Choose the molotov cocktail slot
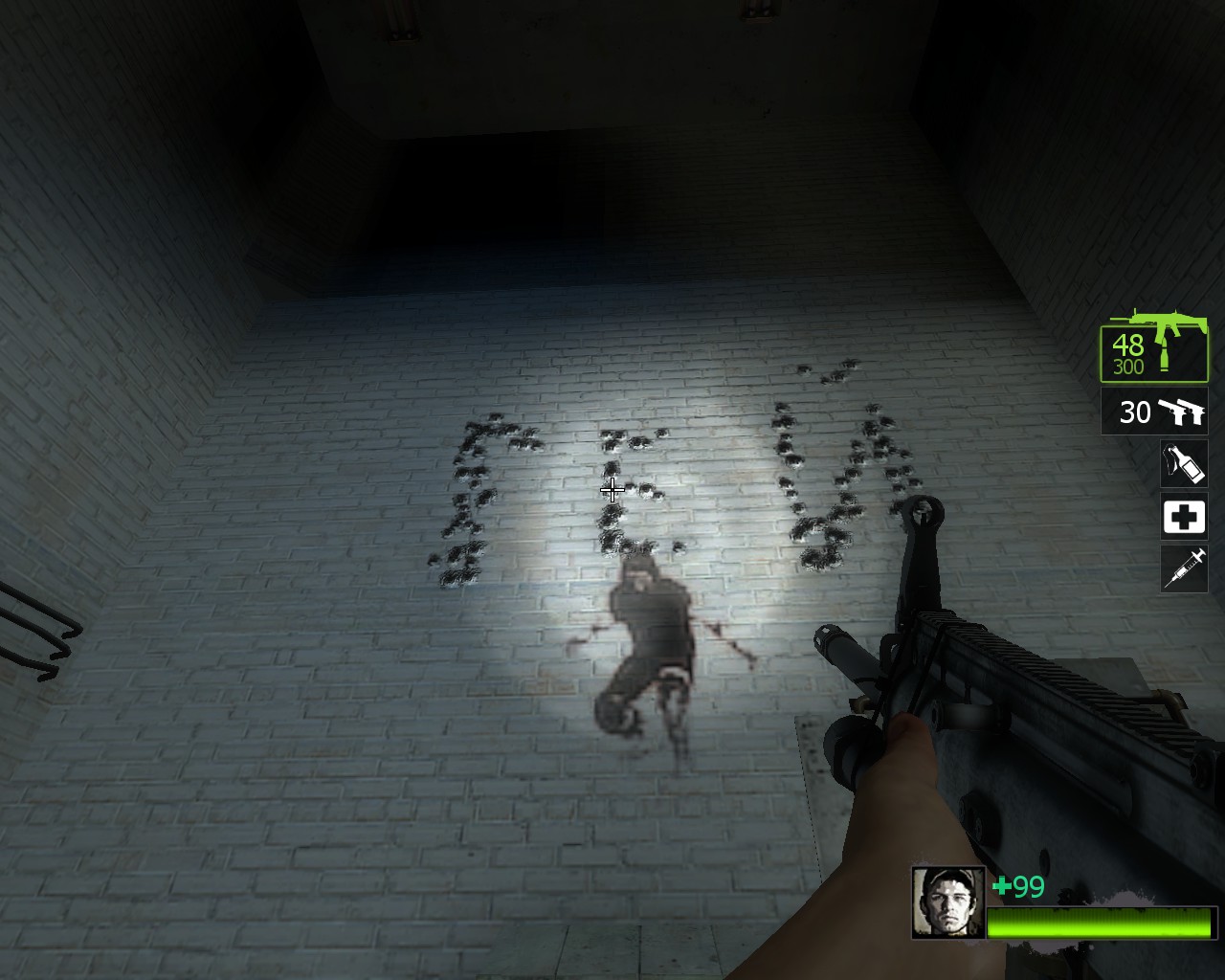 1184,464
